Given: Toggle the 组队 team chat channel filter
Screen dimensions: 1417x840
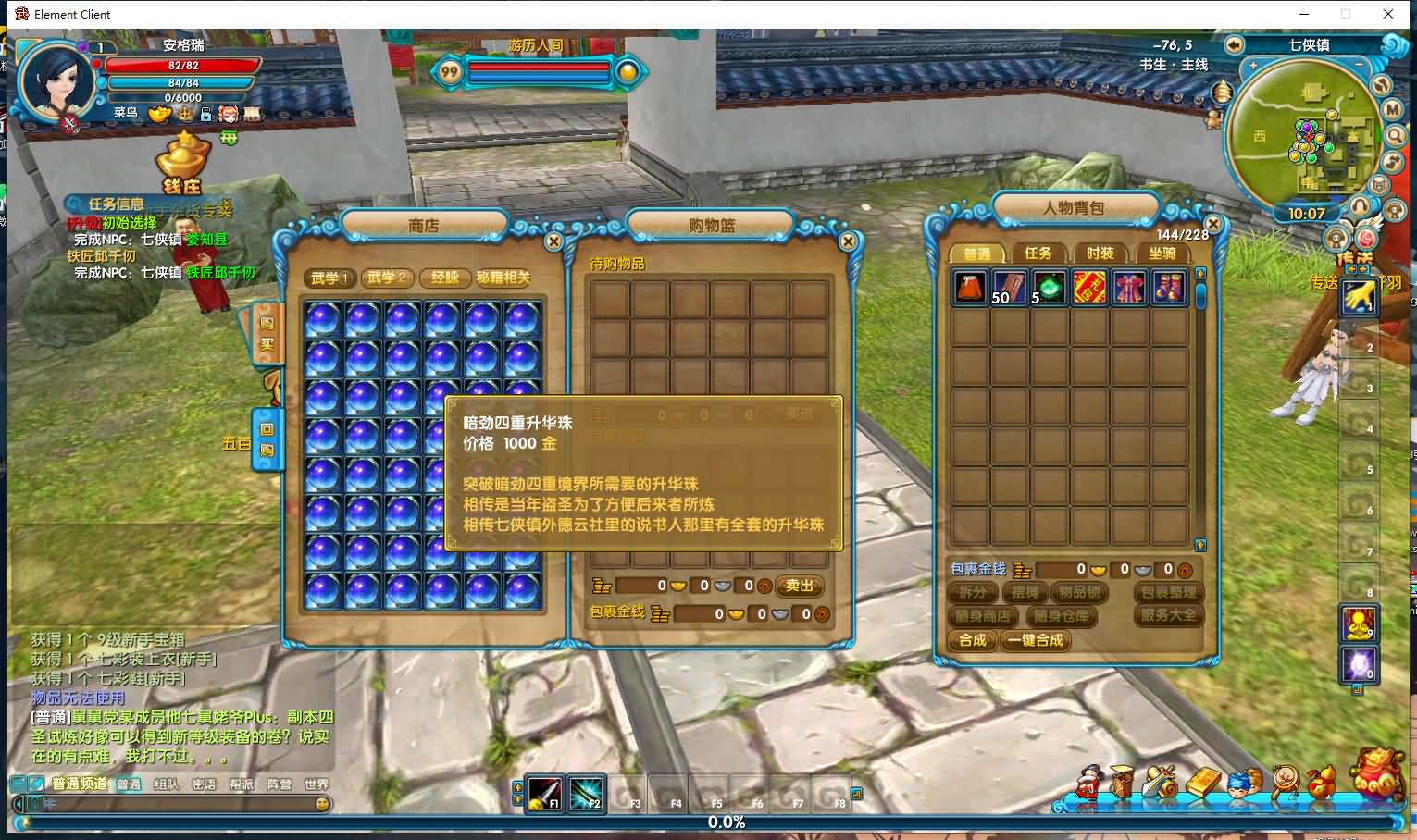Looking at the screenshot, I should (x=167, y=784).
